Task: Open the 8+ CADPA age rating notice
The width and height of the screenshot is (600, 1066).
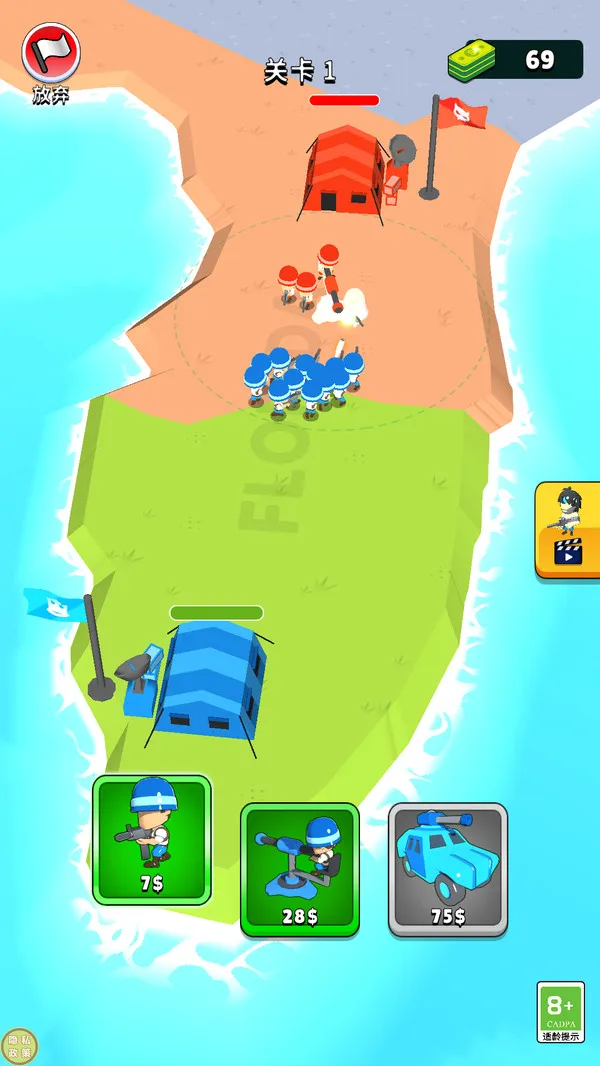Action: point(560,1011)
